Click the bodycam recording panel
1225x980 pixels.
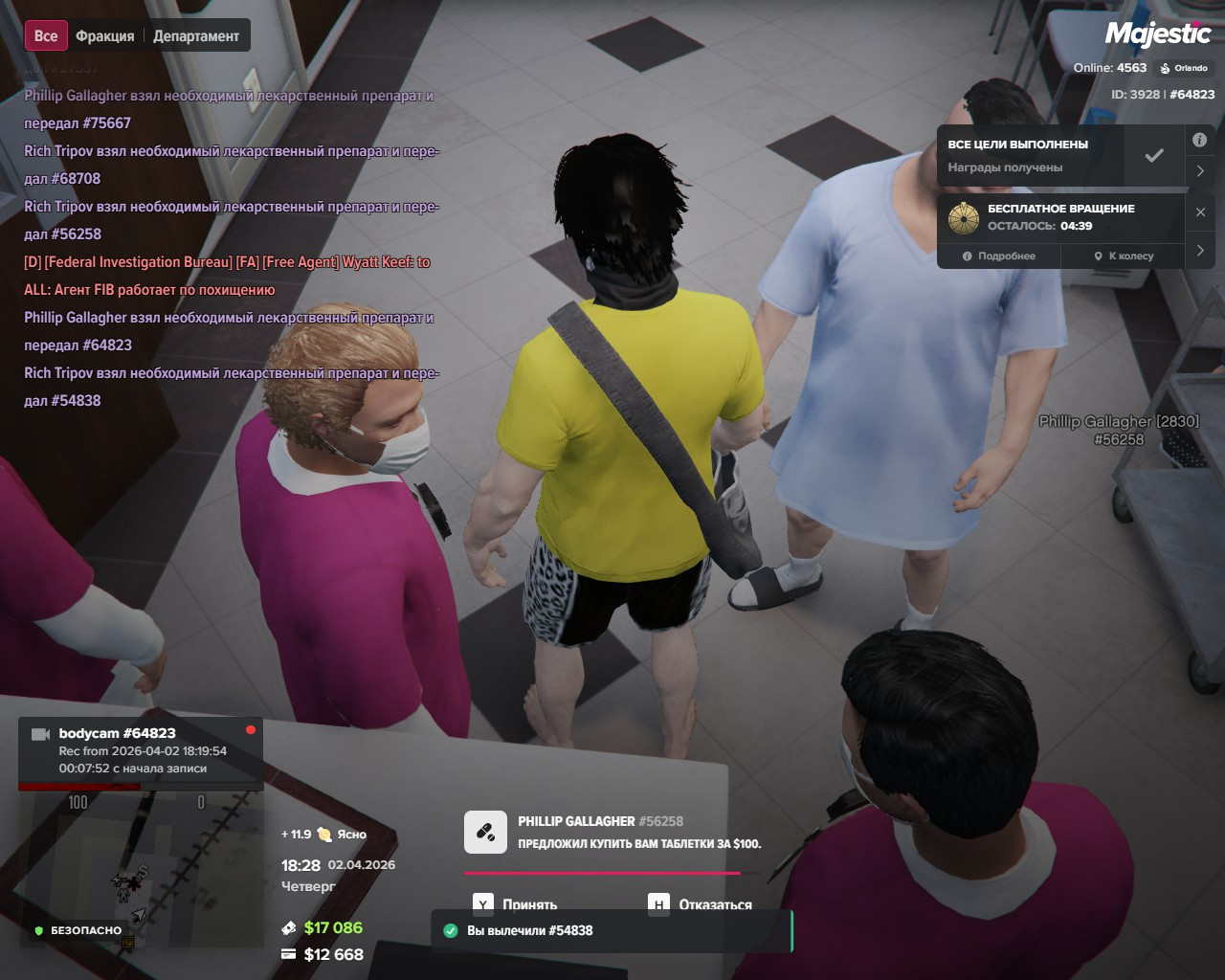tap(141, 750)
